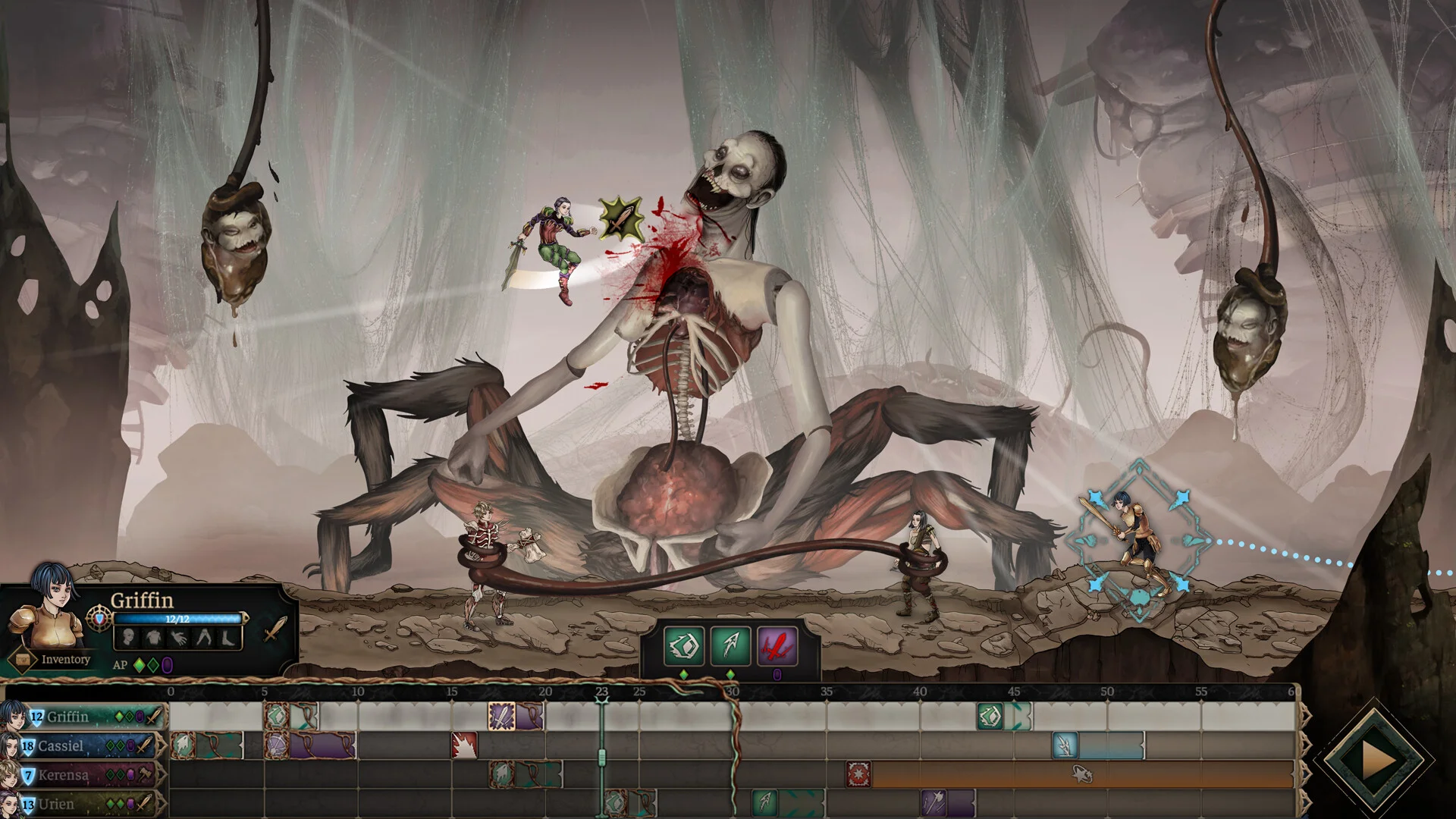1456x819 pixels.
Task: Select Urien's purple axe action on timeline
Action: [934, 802]
